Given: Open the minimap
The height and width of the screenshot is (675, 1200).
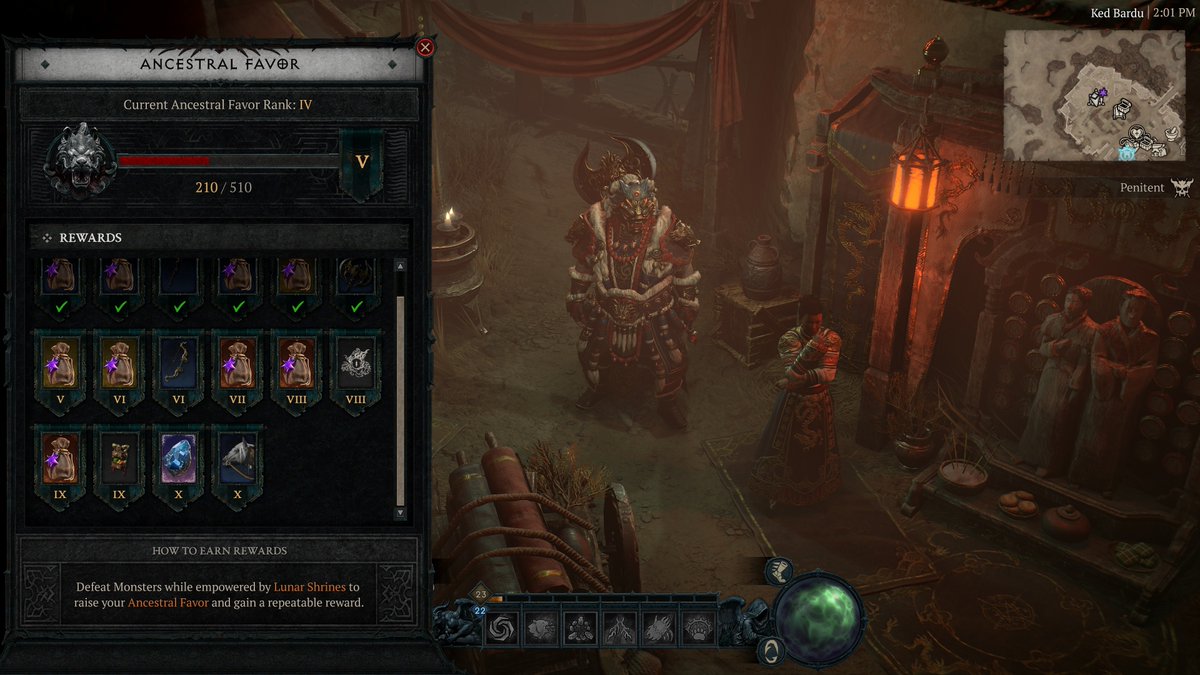Looking at the screenshot, I should (x=1096, y=95).
